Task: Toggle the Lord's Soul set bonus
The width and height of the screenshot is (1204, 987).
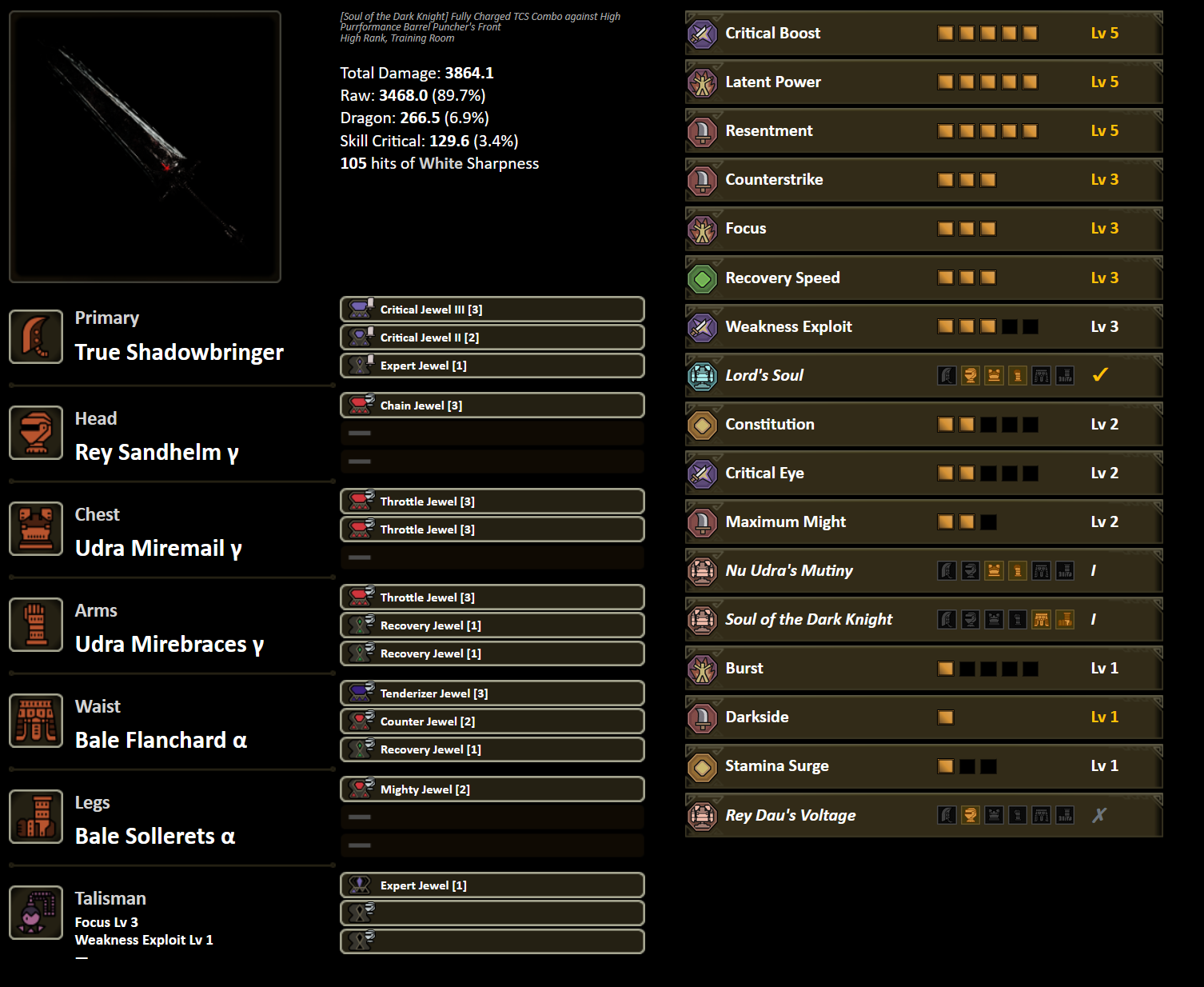Action: click(1100, 375)
